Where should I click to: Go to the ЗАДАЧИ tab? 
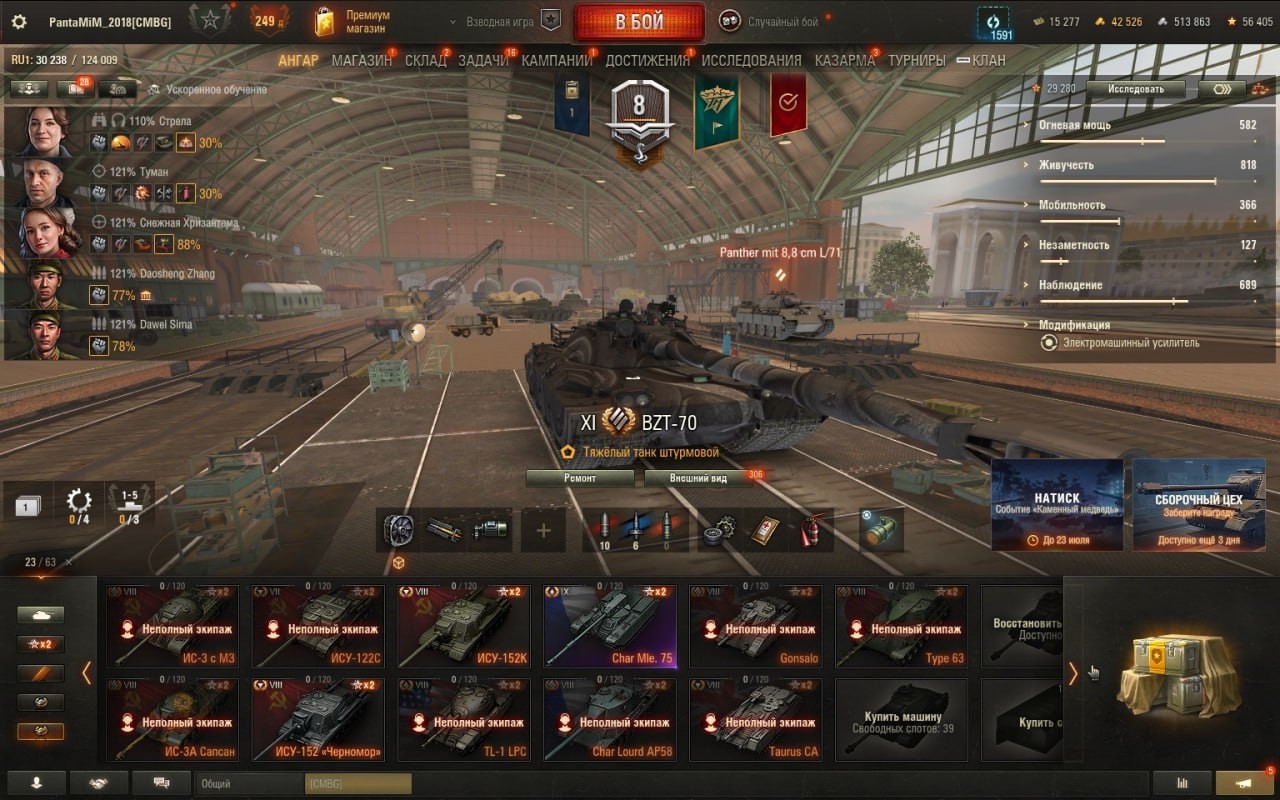(484, 60)
